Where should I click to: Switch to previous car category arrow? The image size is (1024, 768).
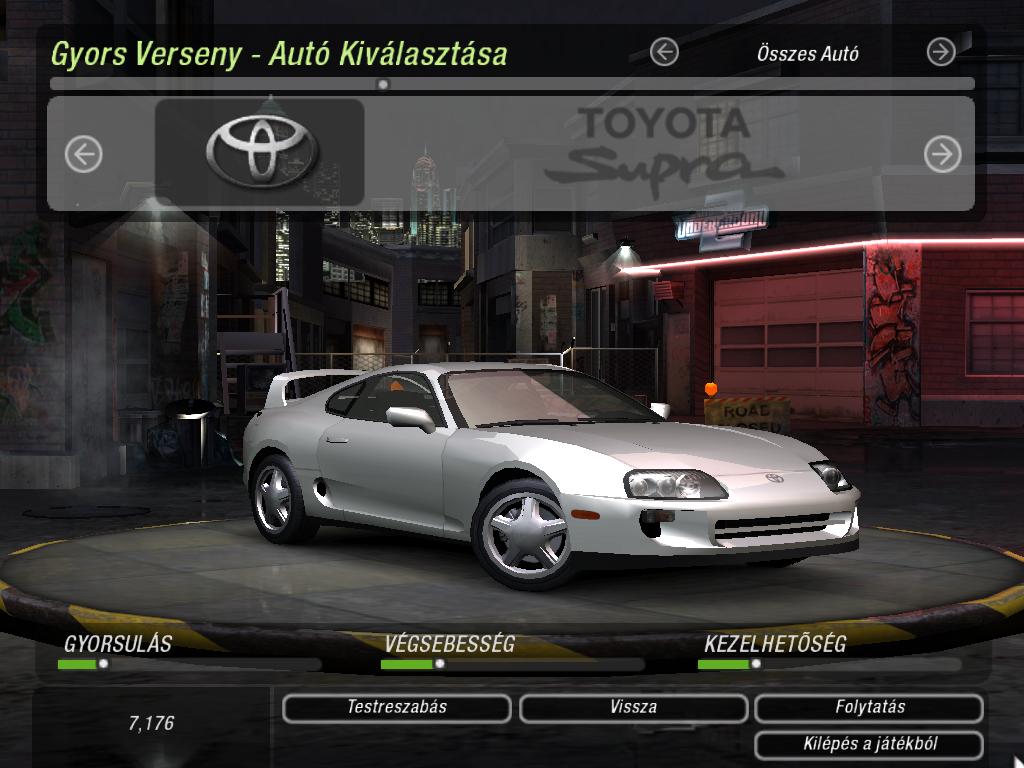(x=664, y=52)
